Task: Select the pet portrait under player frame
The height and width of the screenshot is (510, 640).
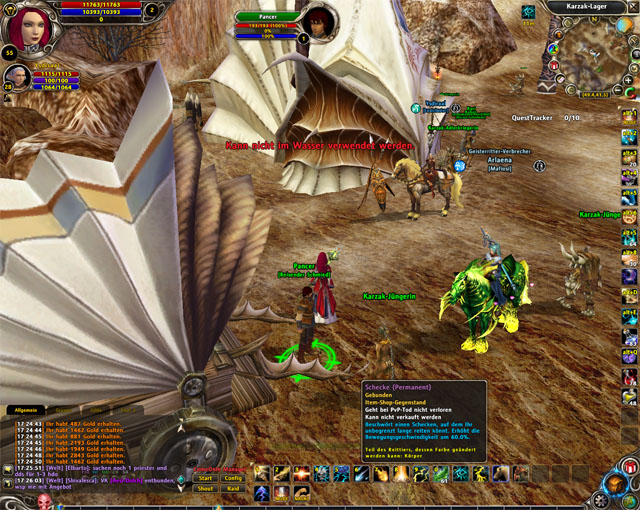Action: 16,77
